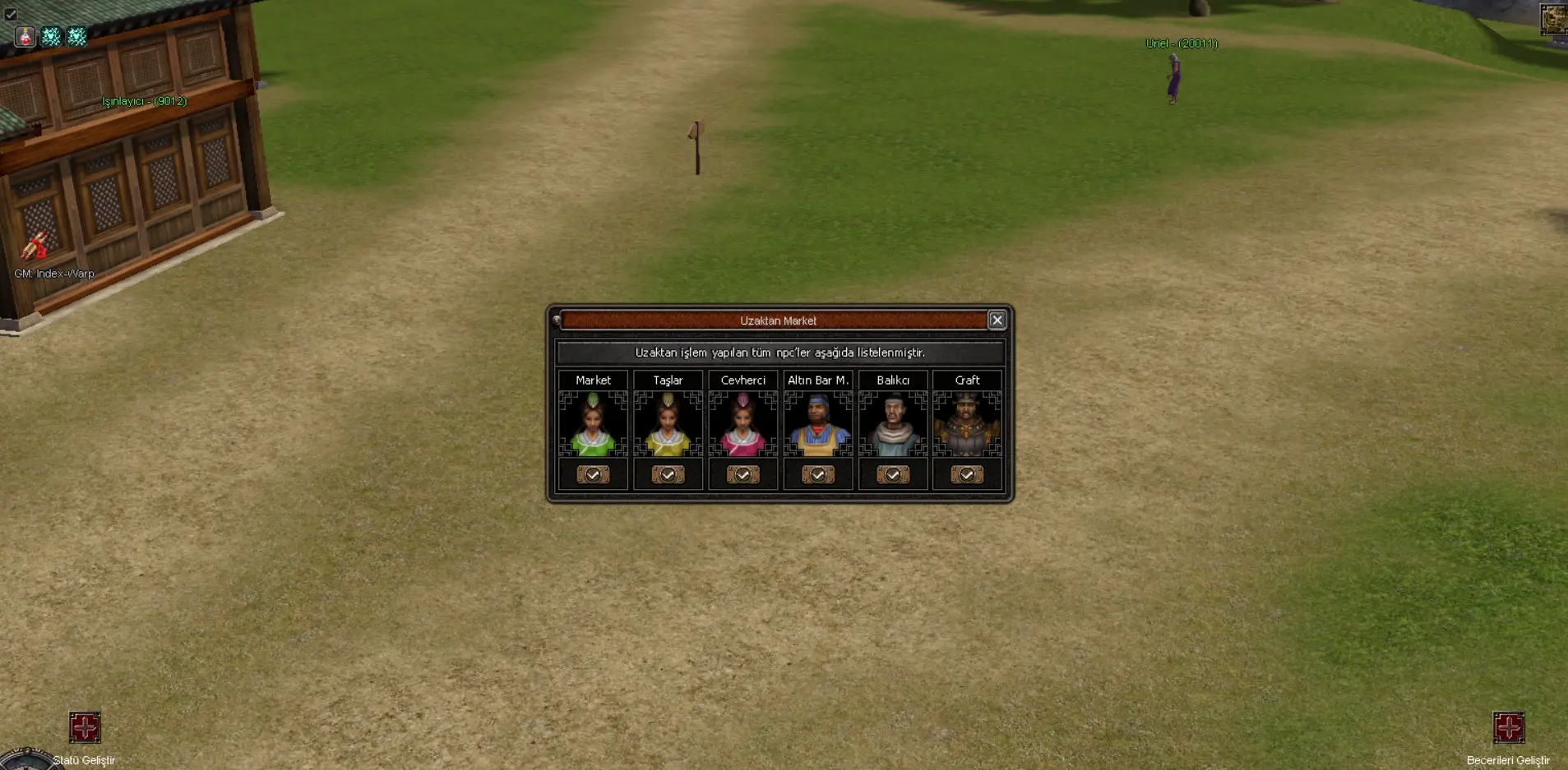Use the GM Index-Warp icon
This screenshot has width=1568, height=770.
click(x=35, y=246)
